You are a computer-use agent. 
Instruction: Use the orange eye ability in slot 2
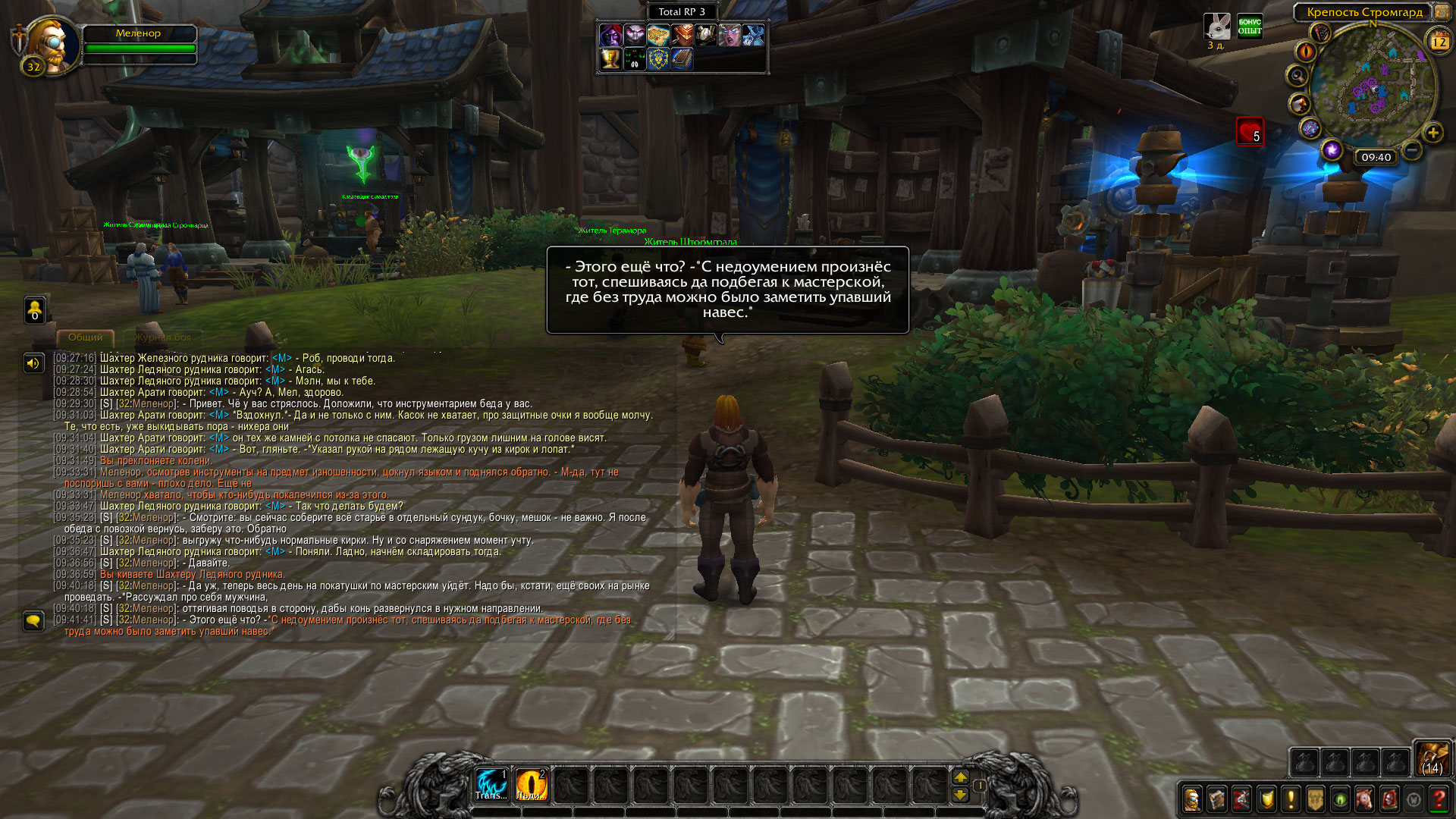531,784
